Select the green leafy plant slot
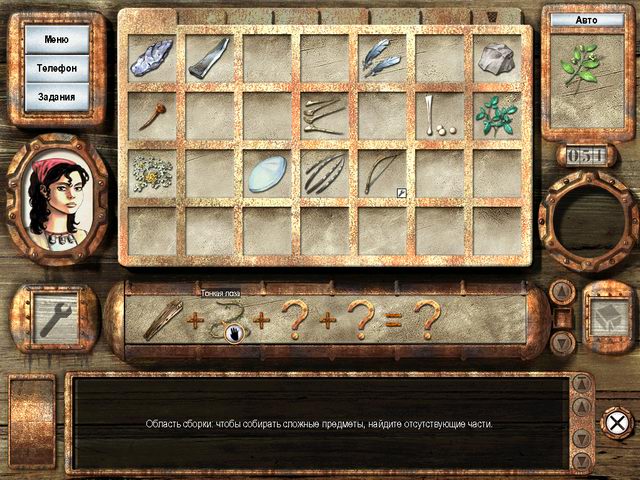Viewport: 640px width, 480px height. 495,116
